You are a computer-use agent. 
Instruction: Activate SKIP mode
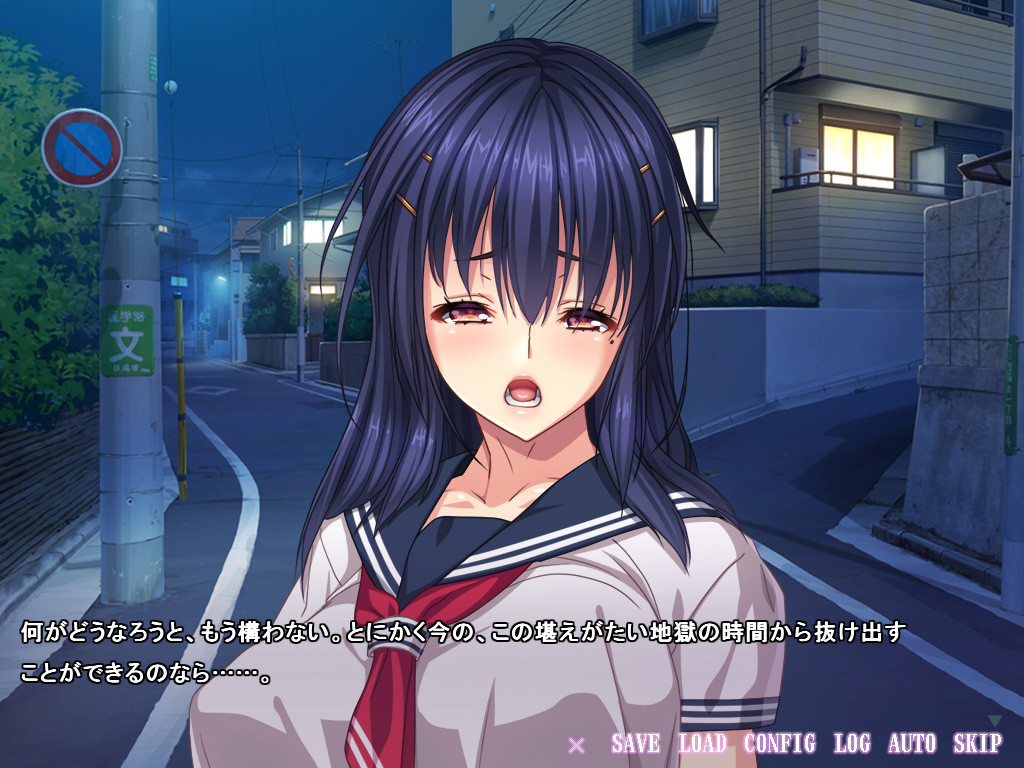(977, 743)
